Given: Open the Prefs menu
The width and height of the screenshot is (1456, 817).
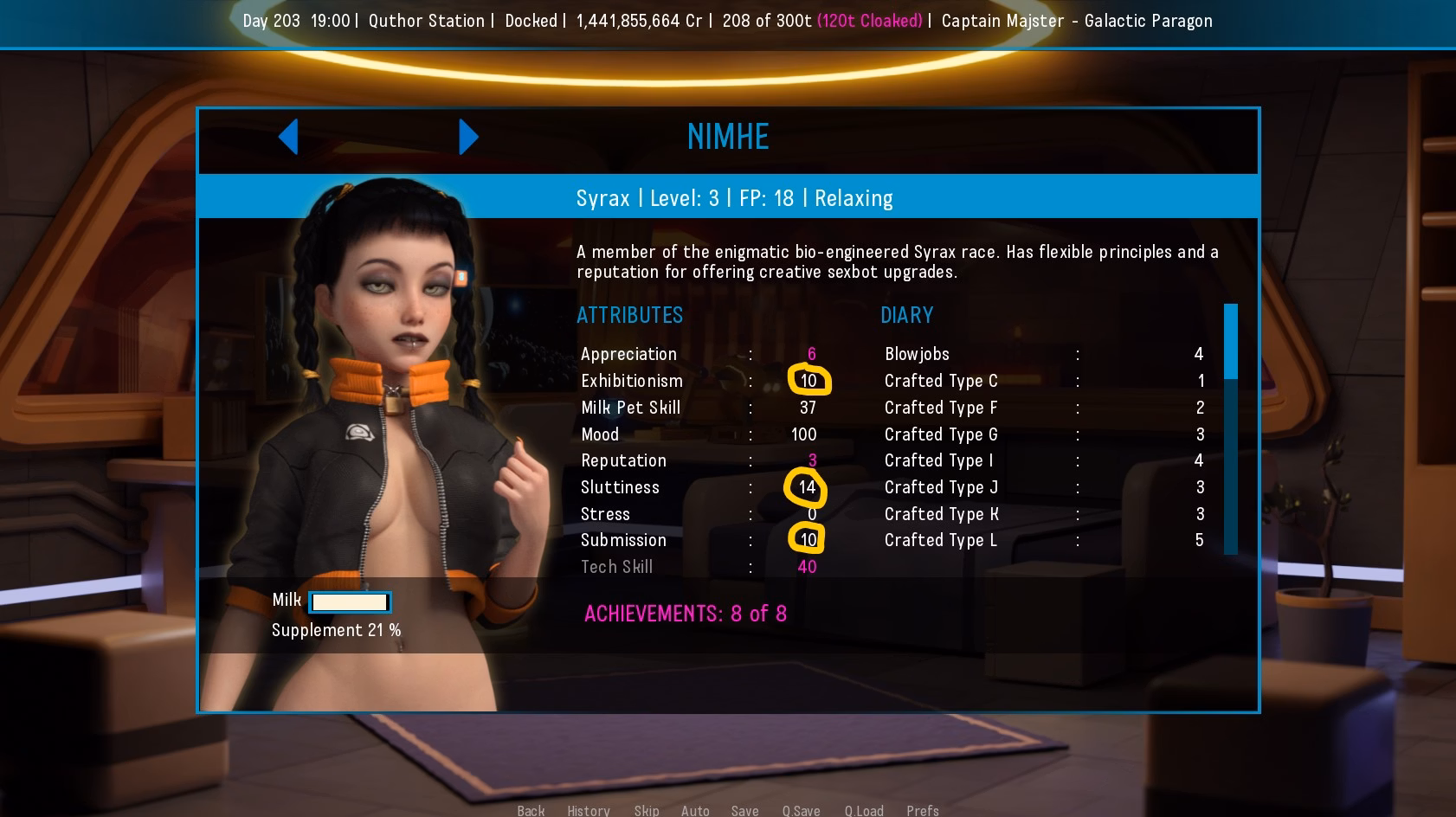Looking at the screenshot, I should 923,810.
